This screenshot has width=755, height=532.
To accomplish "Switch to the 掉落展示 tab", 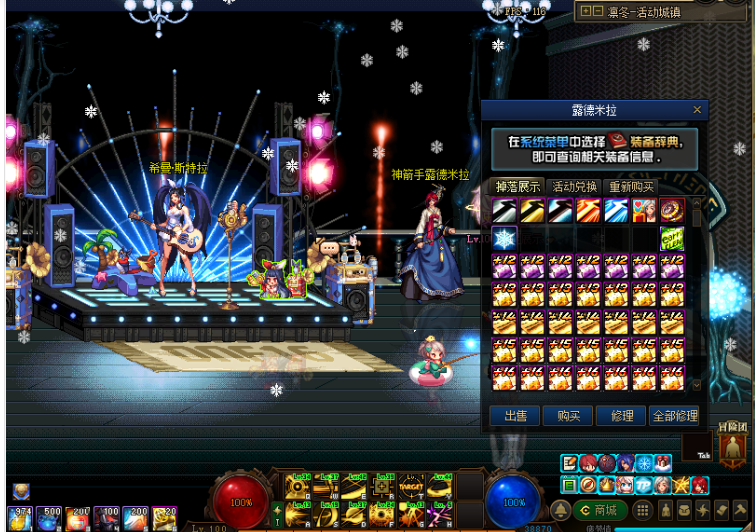I will (x=518, y=187).
